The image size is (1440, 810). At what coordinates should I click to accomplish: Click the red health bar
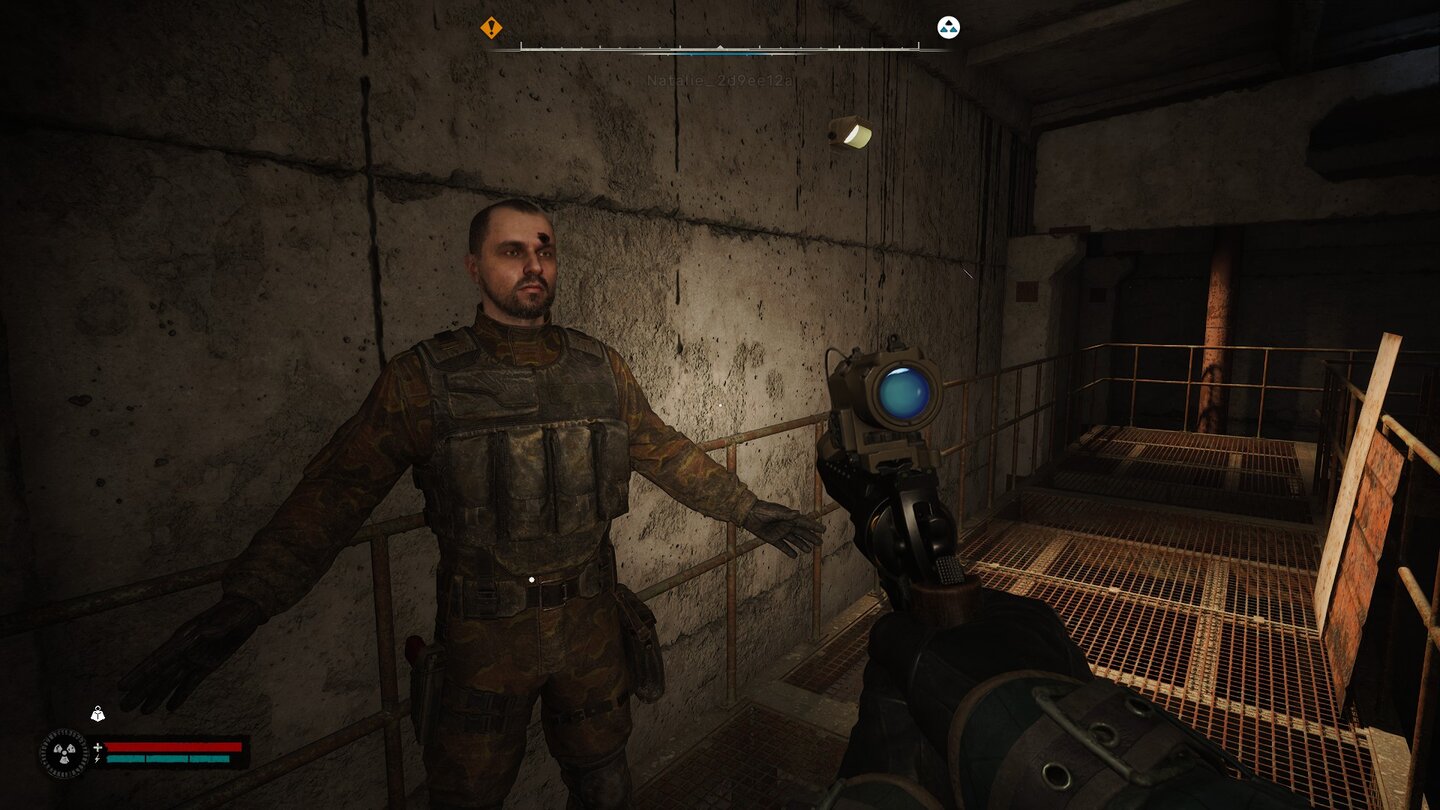(x=175, y=747)
